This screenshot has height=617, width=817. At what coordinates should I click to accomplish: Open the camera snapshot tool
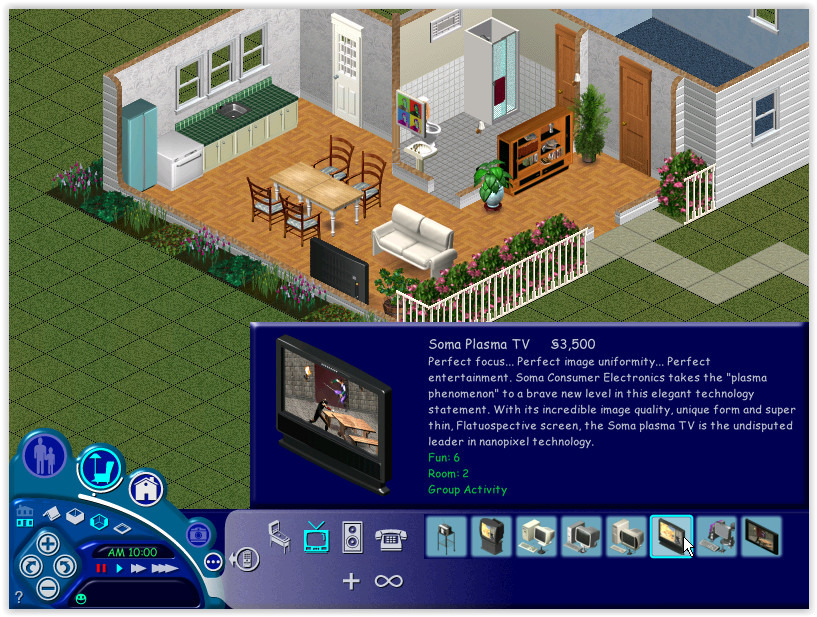coord(198,533)
